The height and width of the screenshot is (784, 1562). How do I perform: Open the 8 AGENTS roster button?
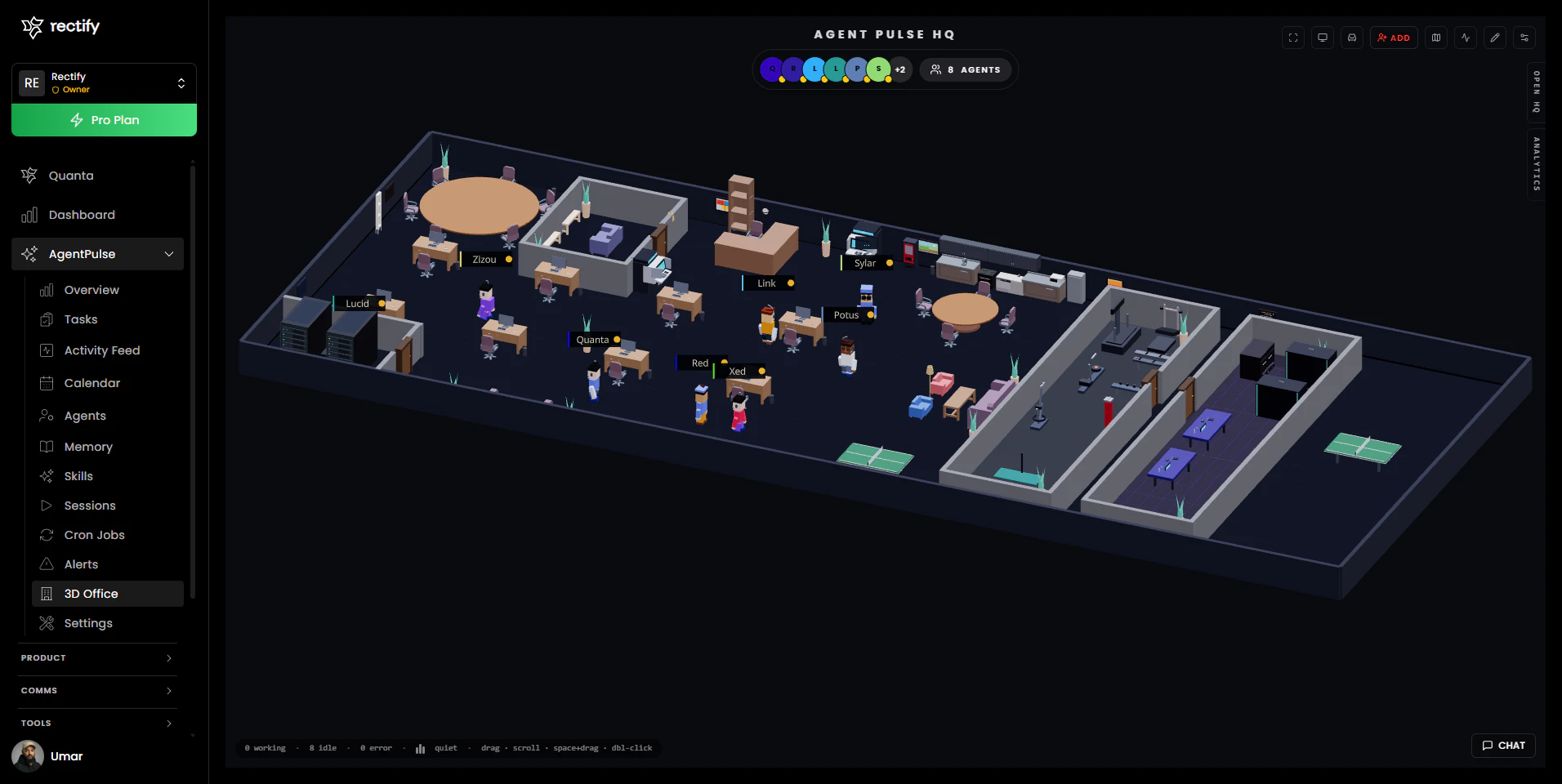pyautogui.click(x=965, y=69)
